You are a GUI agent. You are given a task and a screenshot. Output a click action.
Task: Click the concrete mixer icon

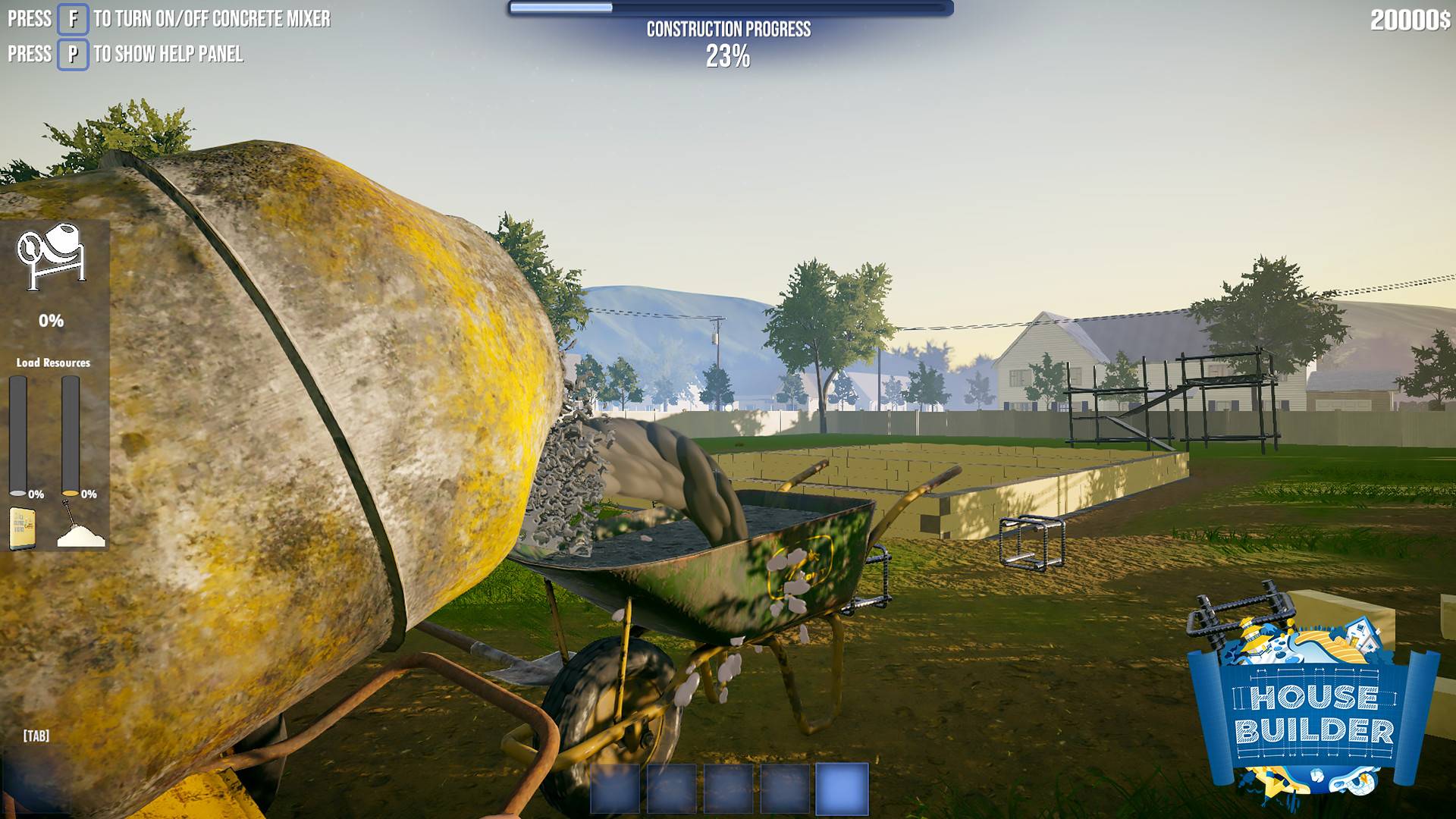(x=51, y=256)
